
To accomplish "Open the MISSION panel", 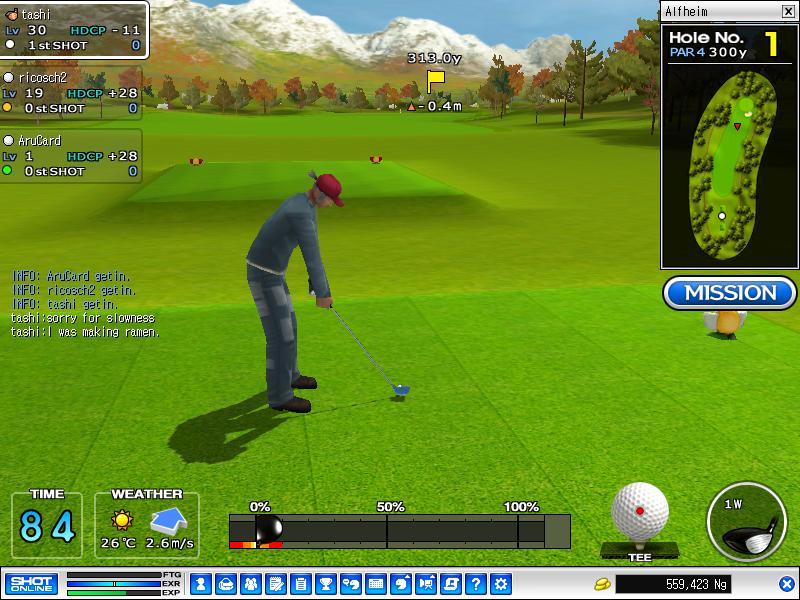I will 730,293.
